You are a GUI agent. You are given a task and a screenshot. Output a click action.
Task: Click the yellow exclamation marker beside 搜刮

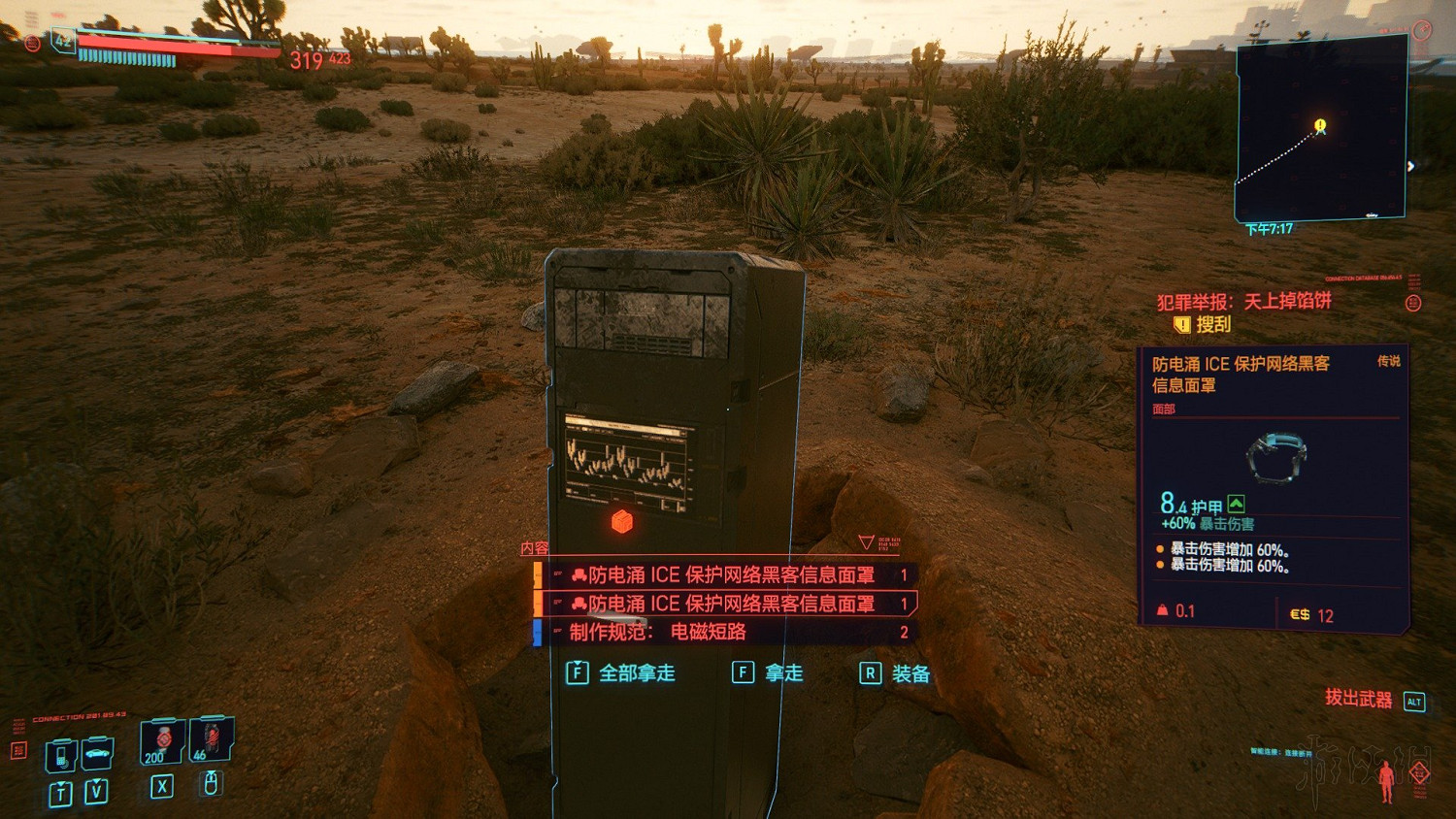click(1181, 324)
